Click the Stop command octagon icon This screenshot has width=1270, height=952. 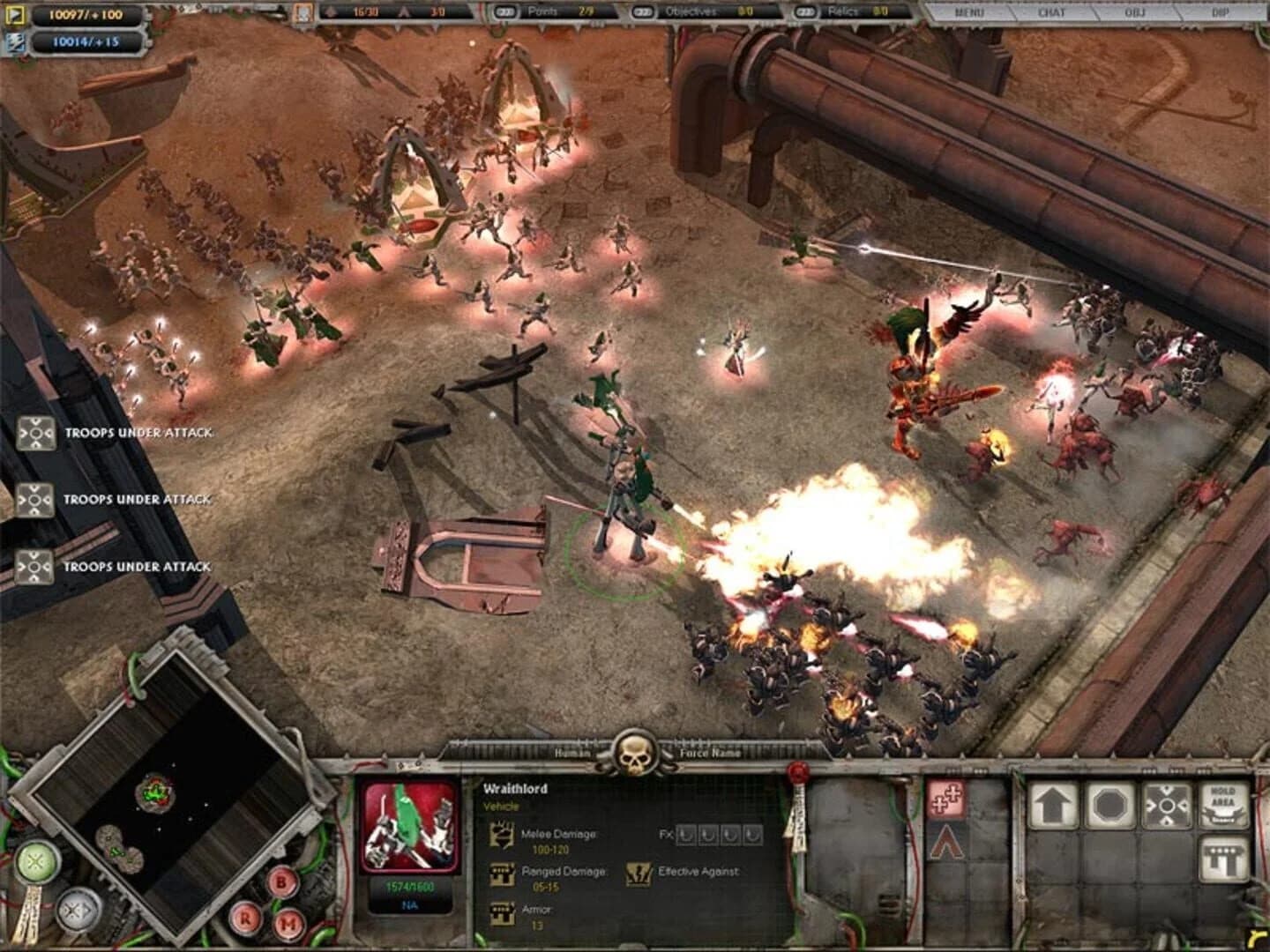point(1110,805)
